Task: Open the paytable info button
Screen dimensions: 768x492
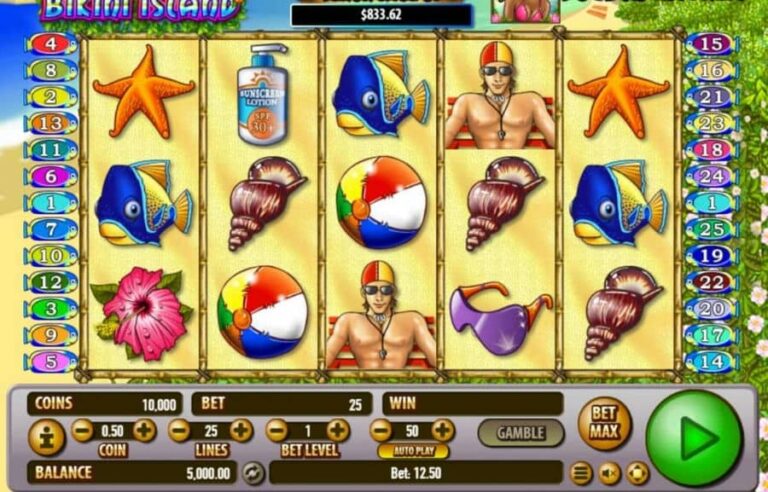Action: [x=46, y=438]
